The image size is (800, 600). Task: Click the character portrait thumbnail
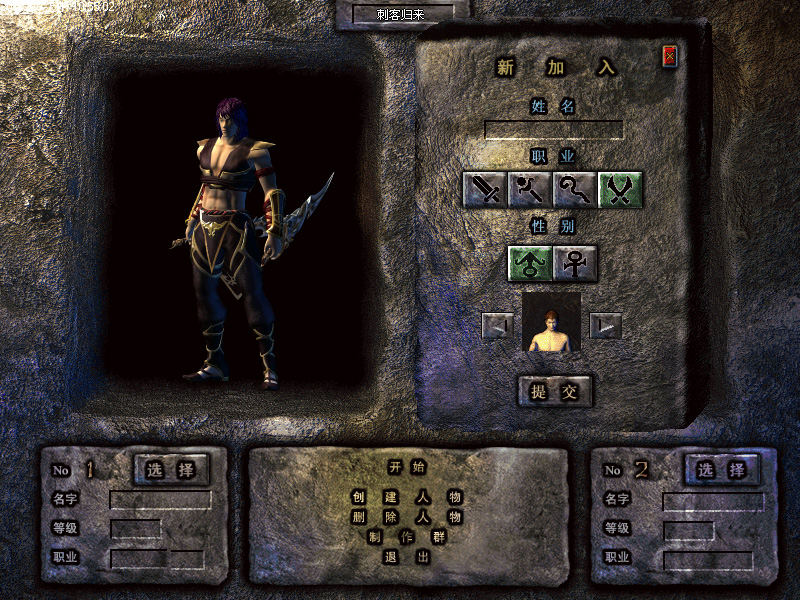tap(551, 323)
